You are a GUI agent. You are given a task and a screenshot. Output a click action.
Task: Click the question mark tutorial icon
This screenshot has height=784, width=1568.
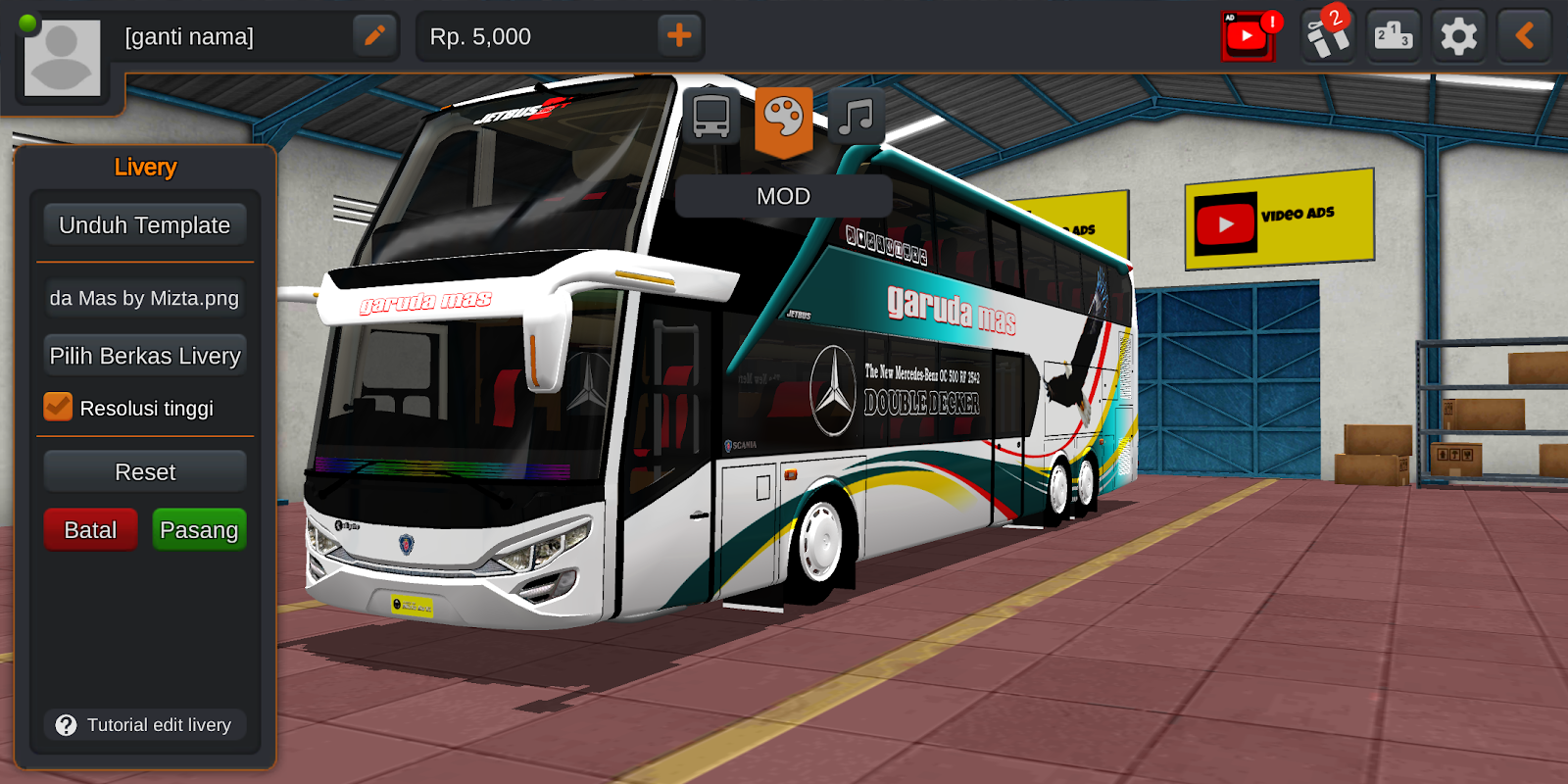(x=66, y=725)
